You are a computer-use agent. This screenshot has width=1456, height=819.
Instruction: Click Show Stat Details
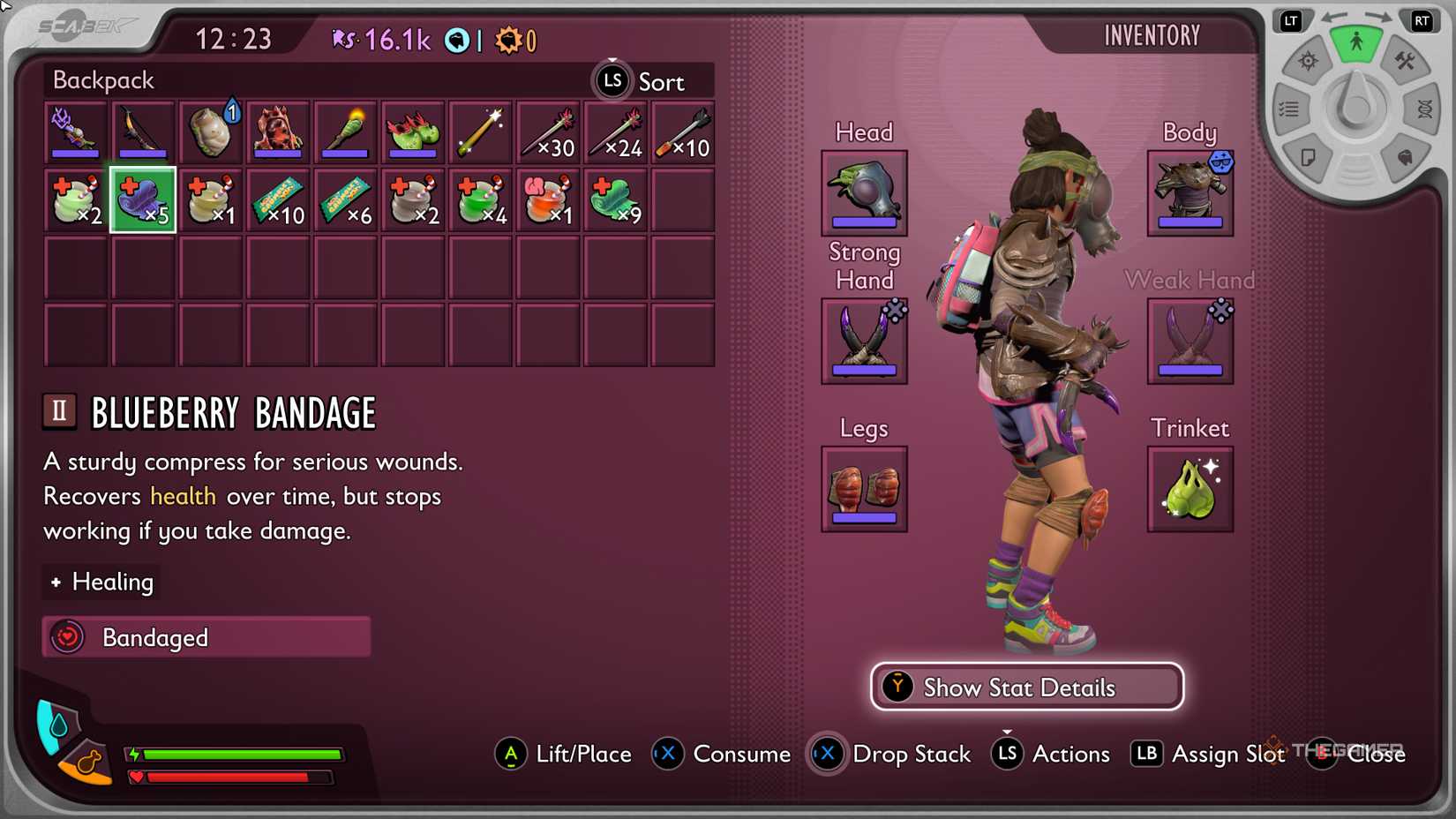(x=1026, y=687)
